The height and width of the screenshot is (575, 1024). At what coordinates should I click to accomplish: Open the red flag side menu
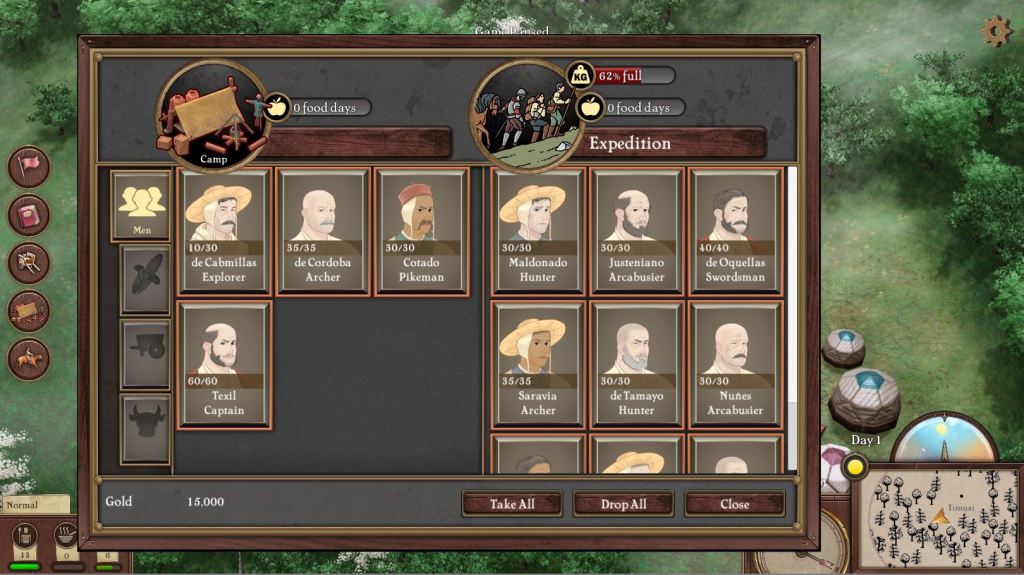point(29,166)
